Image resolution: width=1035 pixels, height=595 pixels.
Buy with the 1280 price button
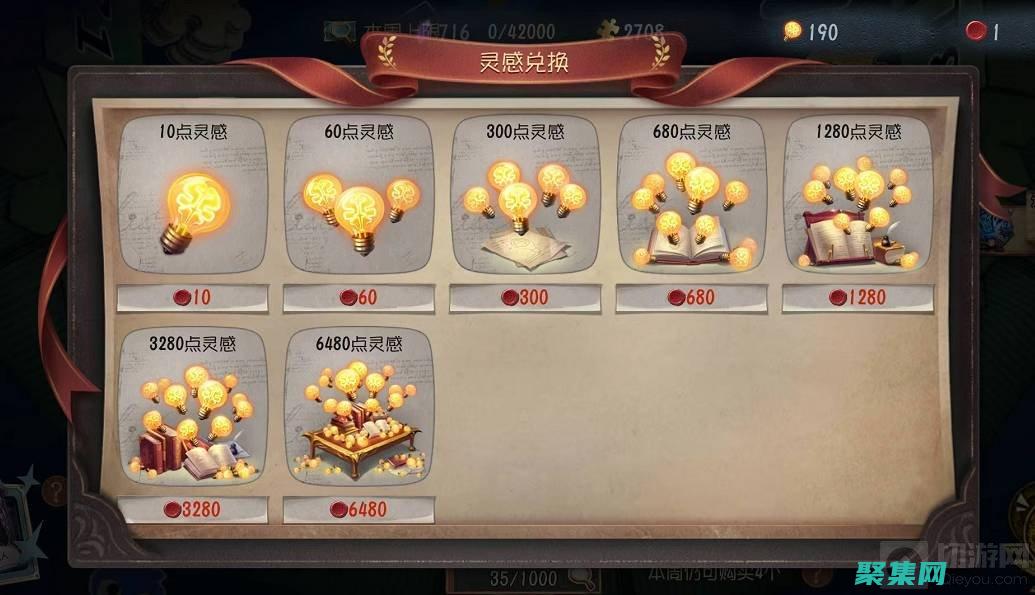(857, 298)
